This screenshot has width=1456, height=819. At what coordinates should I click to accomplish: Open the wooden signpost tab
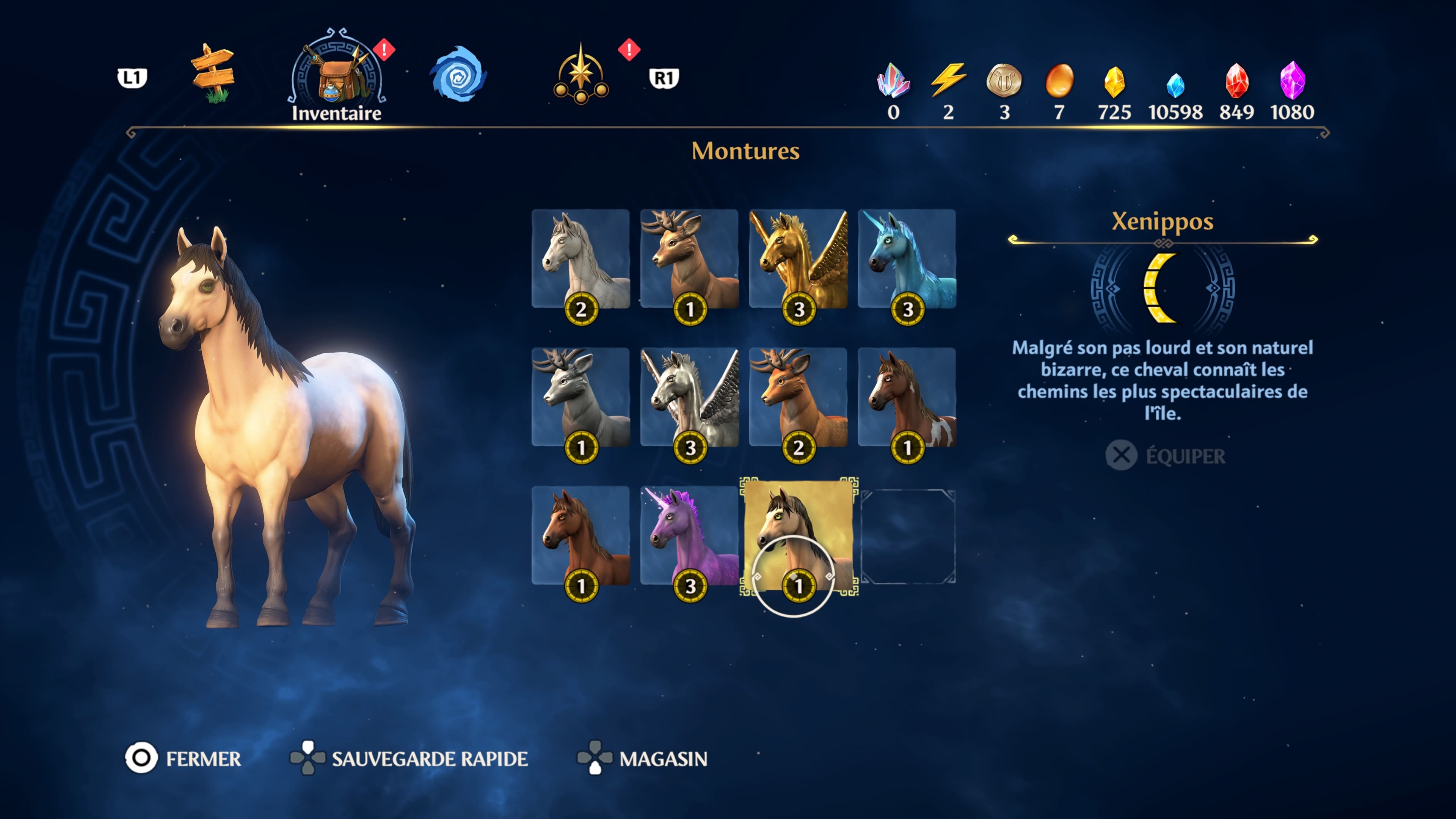[x=213, y=74]
